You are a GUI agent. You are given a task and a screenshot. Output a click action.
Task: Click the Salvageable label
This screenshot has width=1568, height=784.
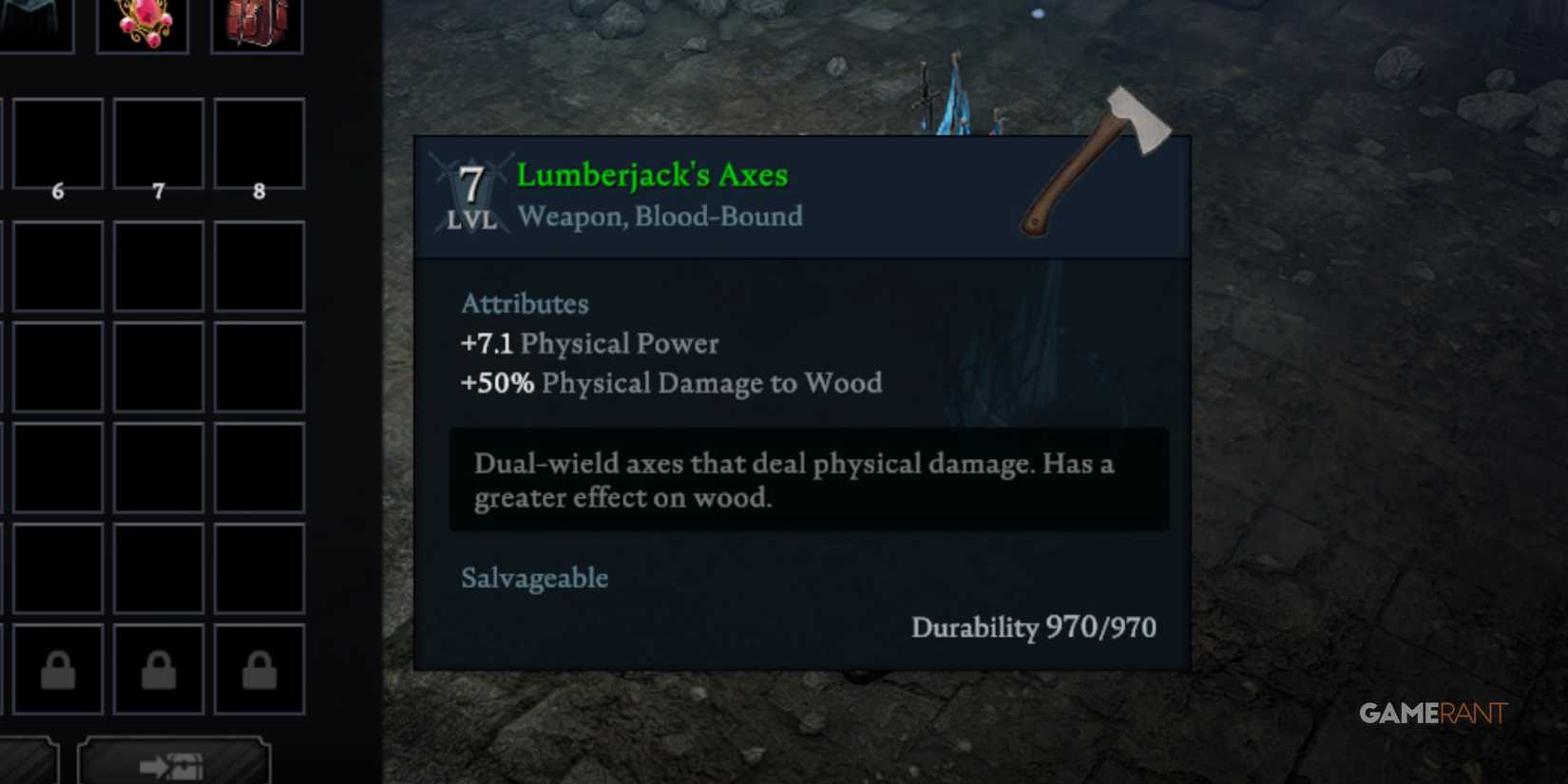click(x=534, y=578)
